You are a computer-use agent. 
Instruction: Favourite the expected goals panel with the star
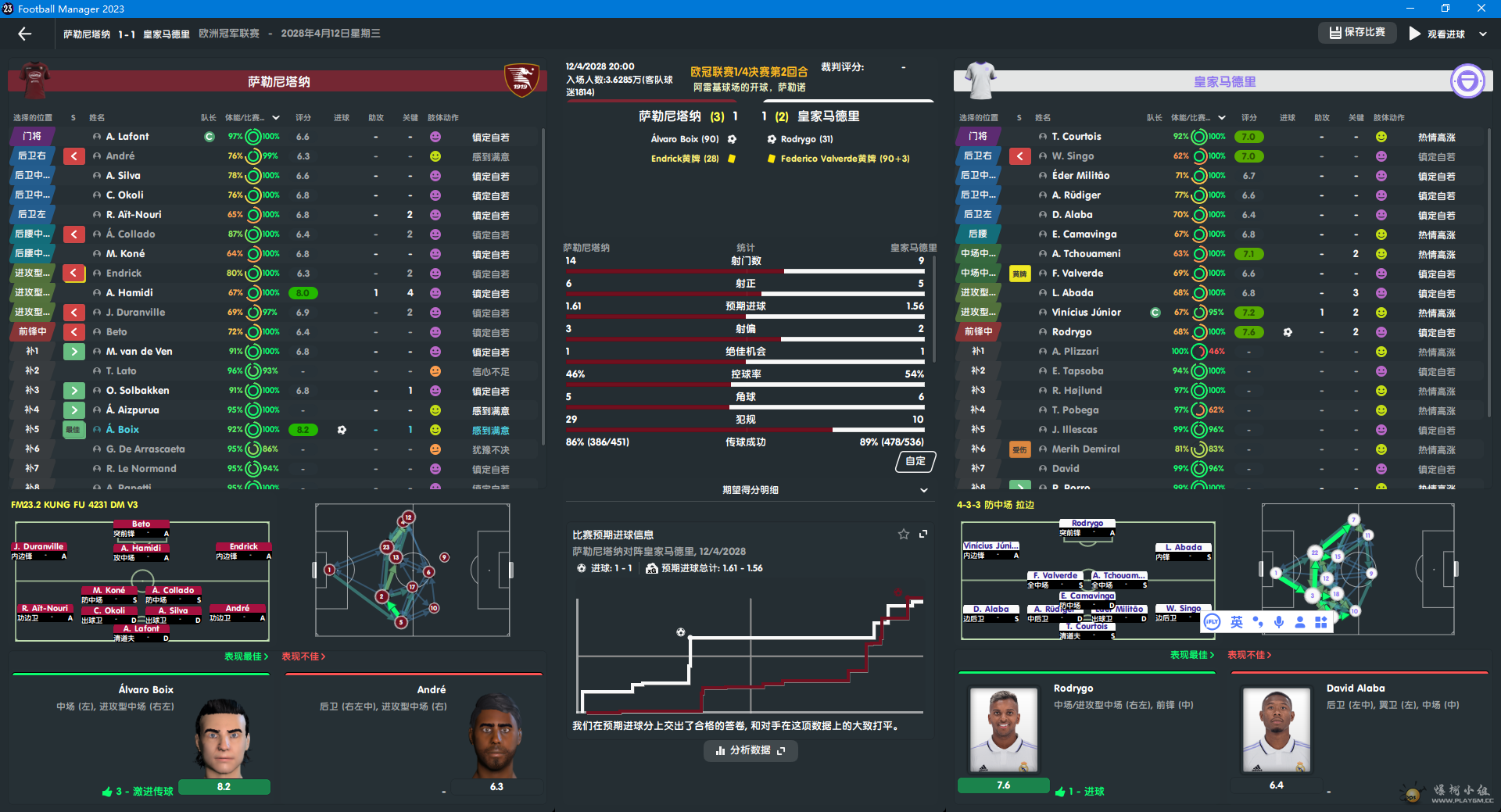coord(904,535)
